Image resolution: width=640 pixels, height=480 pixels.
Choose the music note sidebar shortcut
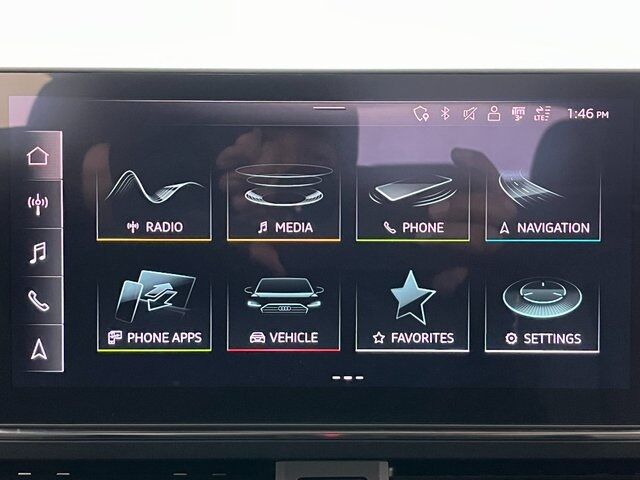pos(38,252)
